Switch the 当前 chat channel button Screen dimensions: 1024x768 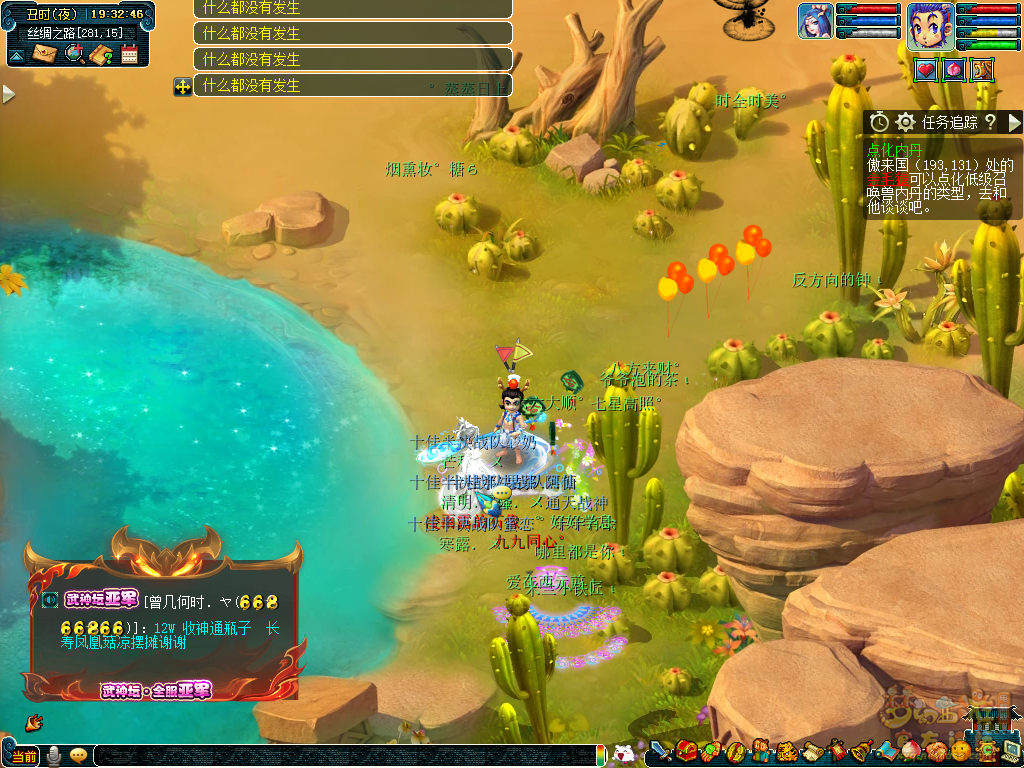pos(23,756)
